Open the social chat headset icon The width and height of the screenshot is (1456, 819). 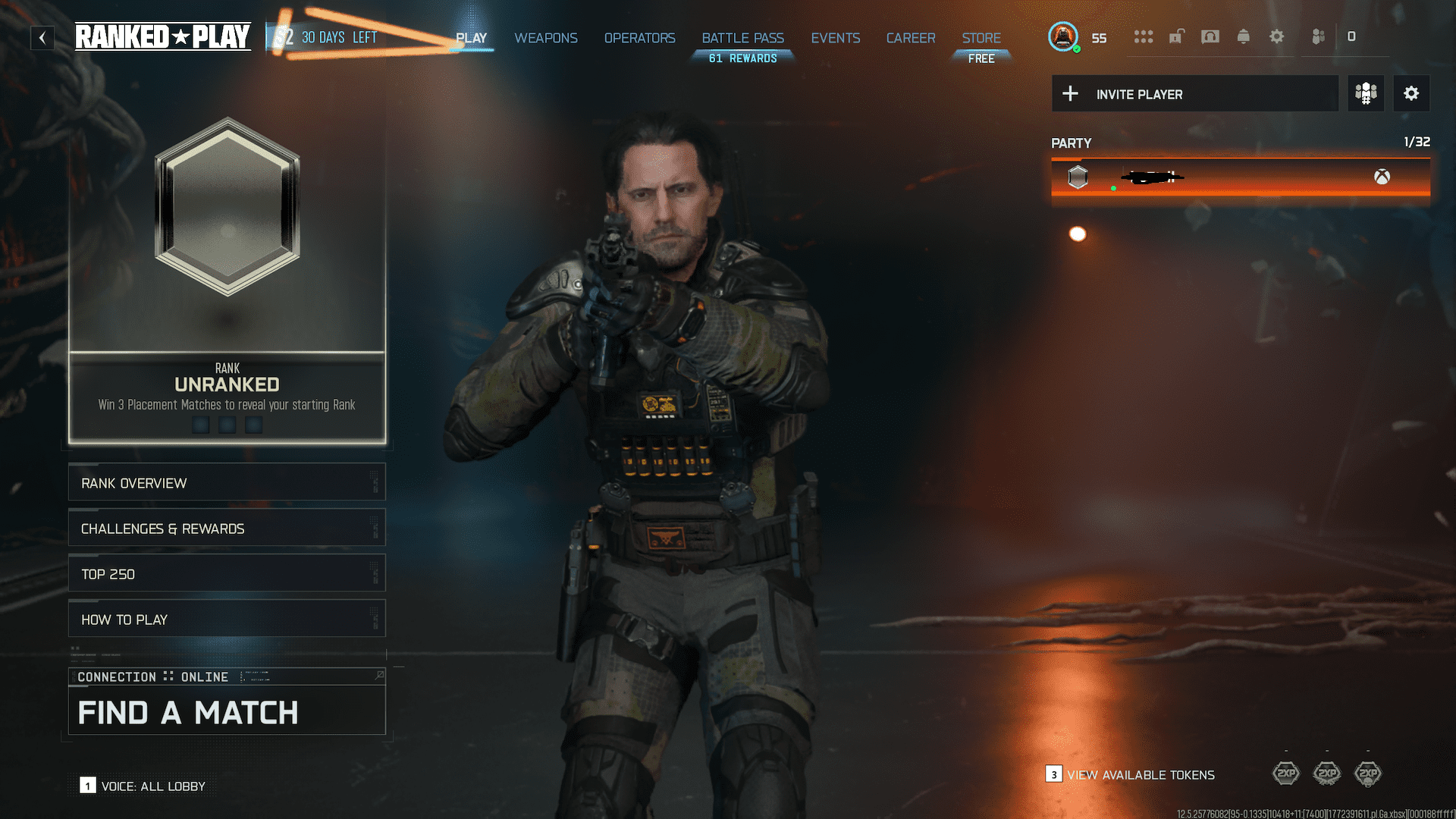[1209, 36]
